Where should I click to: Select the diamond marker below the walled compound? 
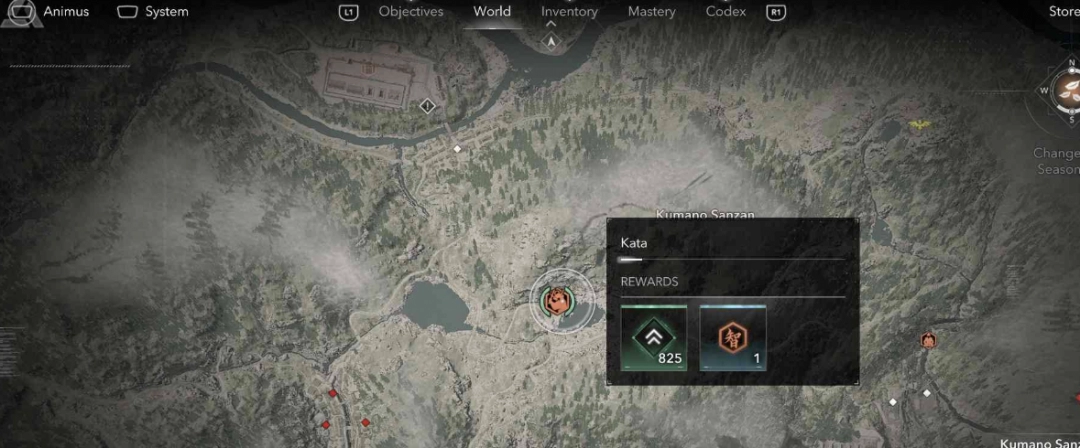428,105
